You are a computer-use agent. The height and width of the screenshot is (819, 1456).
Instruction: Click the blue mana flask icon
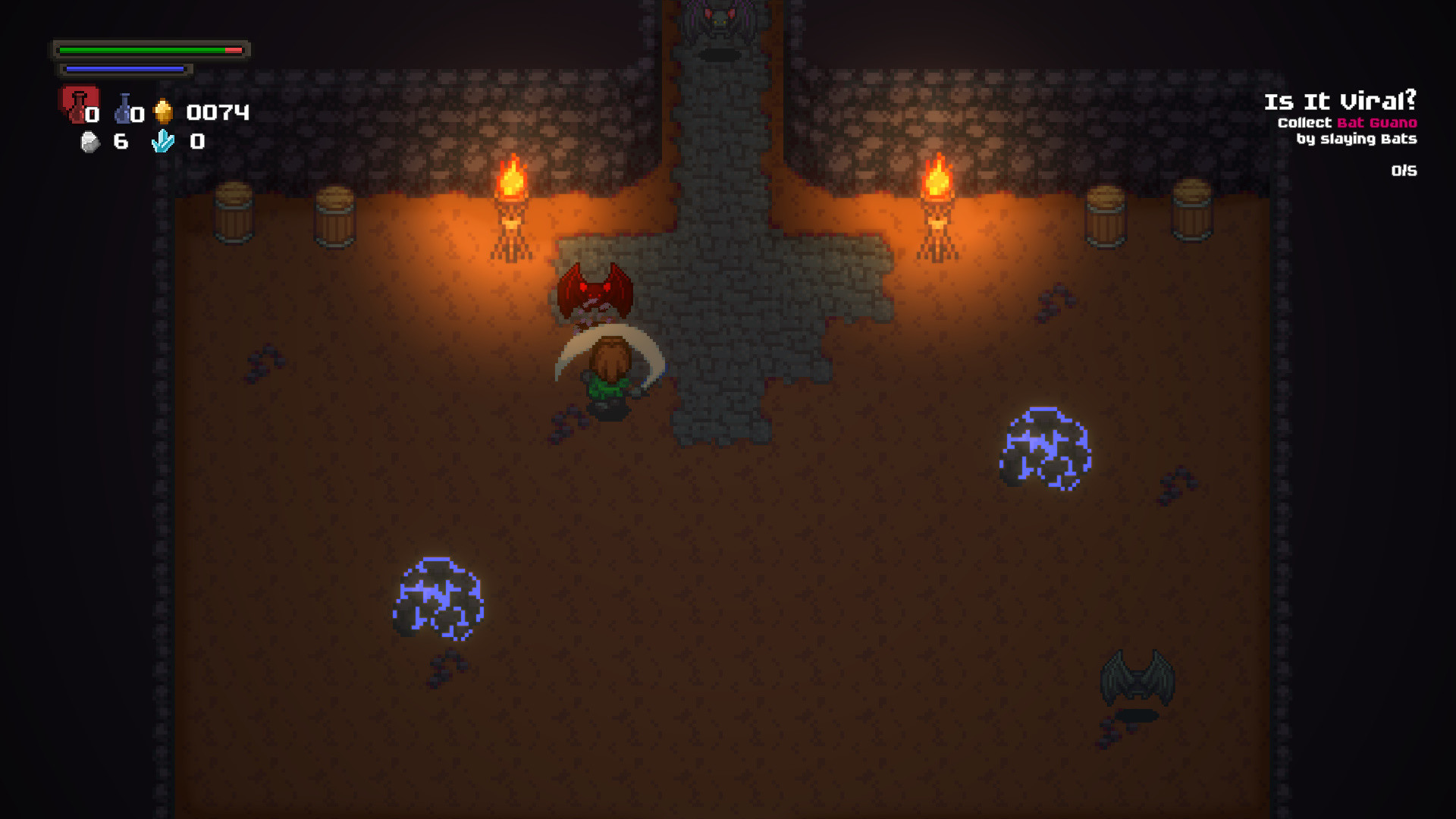[x=124, y=109]
